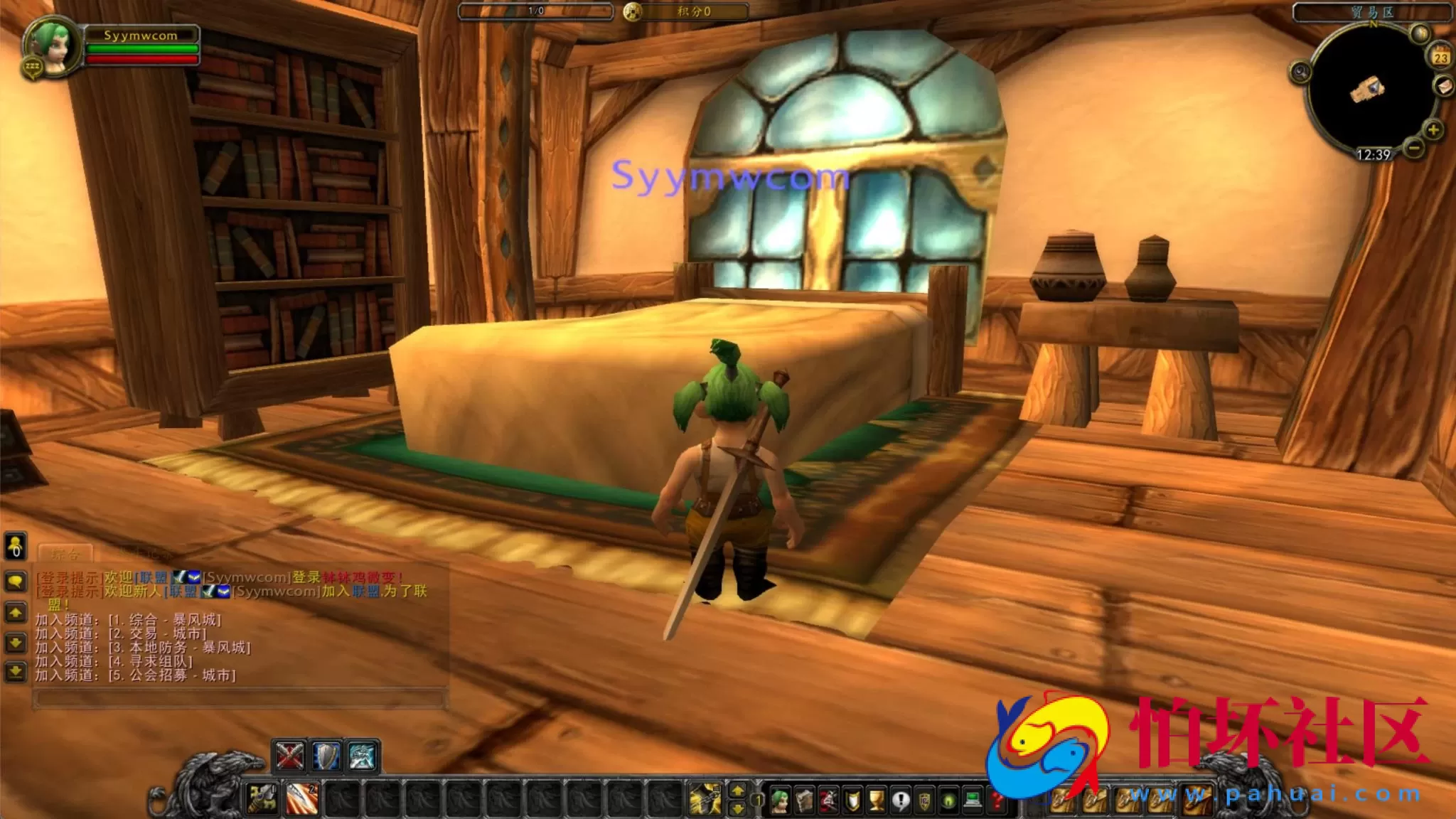Click the golden trophy achievements icon
The height and width of the screenshot is (819, 1456).
tap(877, 798)
